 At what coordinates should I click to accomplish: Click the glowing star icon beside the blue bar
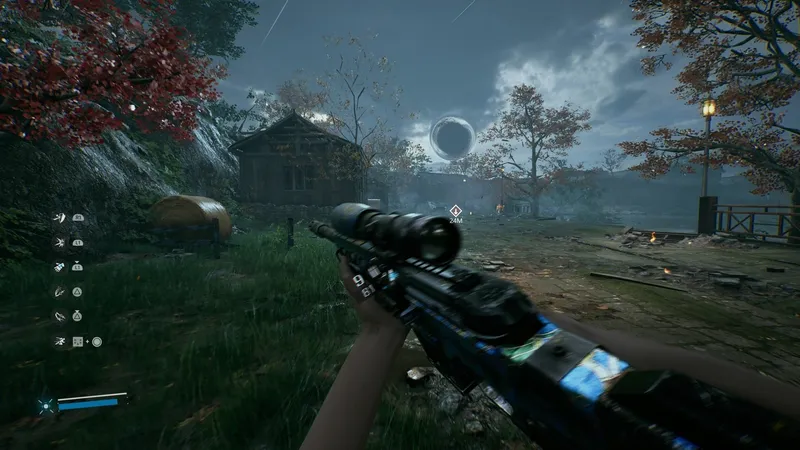tap(45, 405)
